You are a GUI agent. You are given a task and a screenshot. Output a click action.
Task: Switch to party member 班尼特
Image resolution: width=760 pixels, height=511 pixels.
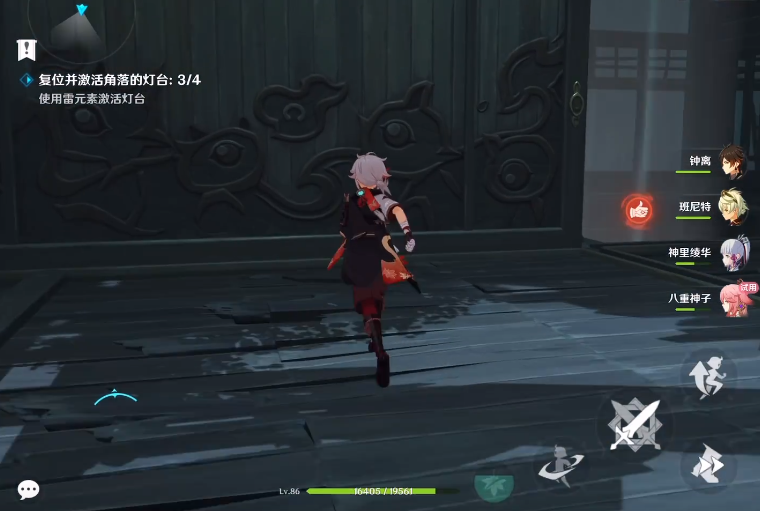click(733, 206)
